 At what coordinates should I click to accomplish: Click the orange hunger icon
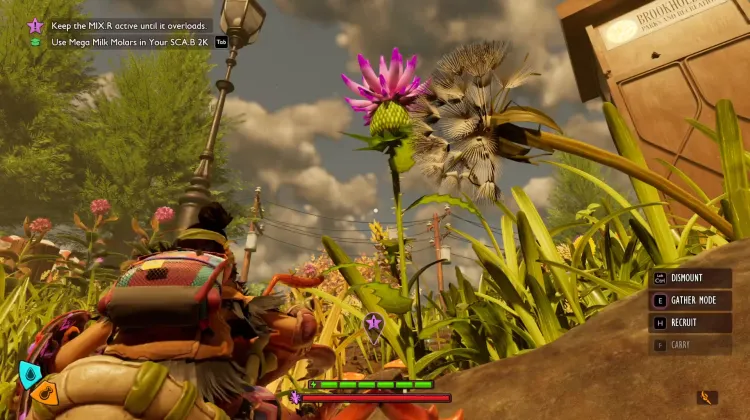(43, 393)
